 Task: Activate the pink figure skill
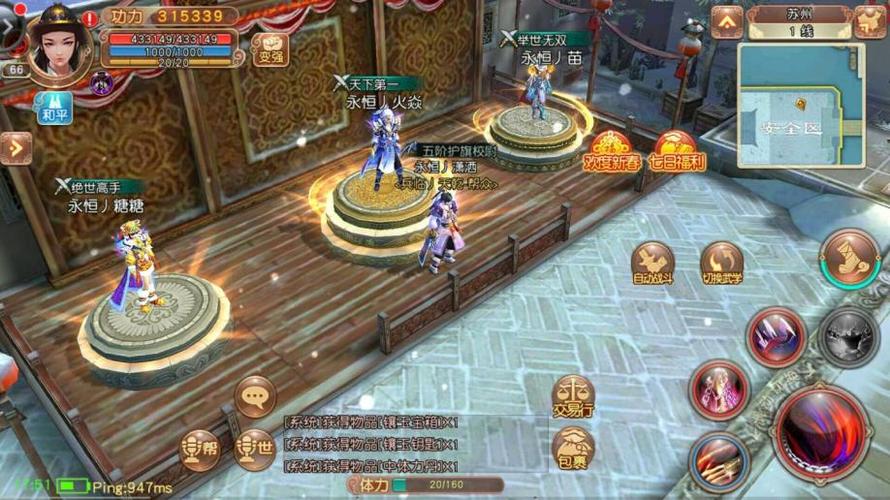(718, 390)
